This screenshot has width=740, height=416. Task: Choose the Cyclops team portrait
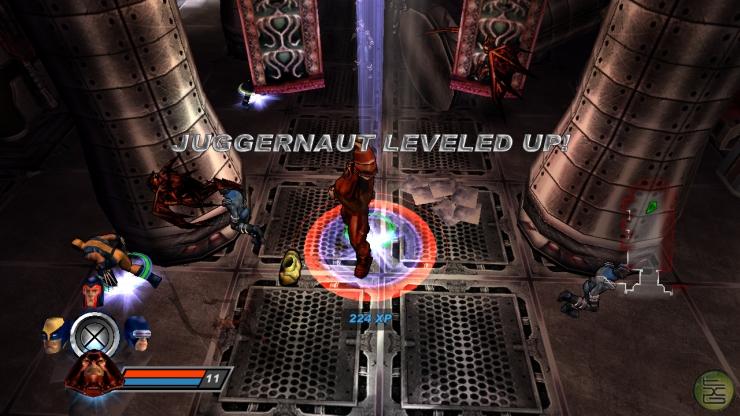pos(135,333)
